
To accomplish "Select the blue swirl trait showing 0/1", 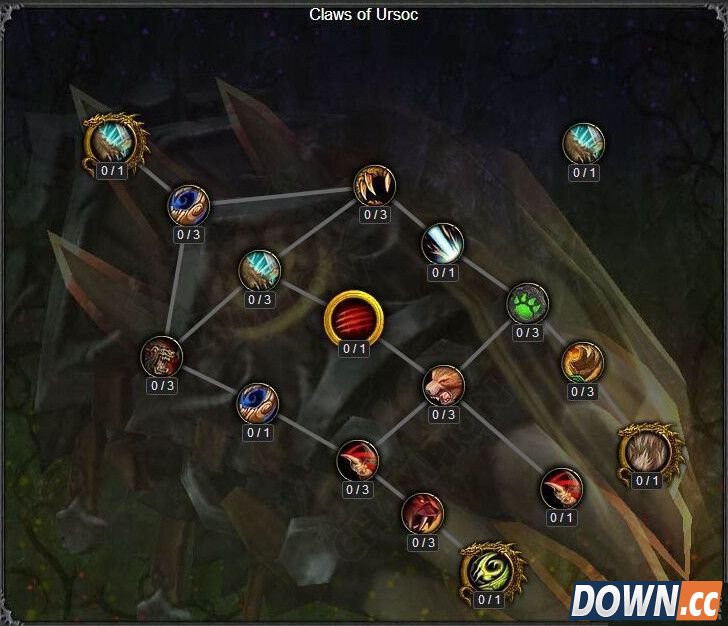I will pyautogui.click(x=257, y=403).
